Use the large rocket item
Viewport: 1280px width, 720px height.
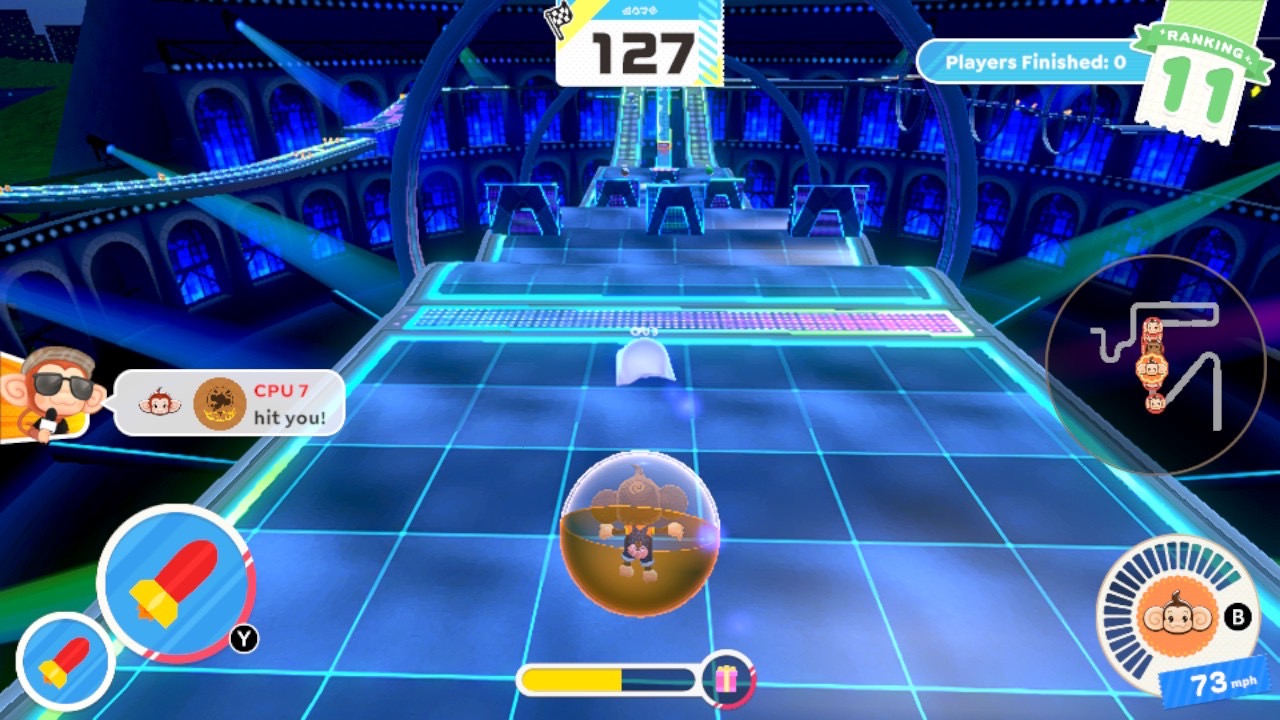(x=174, y=583)
